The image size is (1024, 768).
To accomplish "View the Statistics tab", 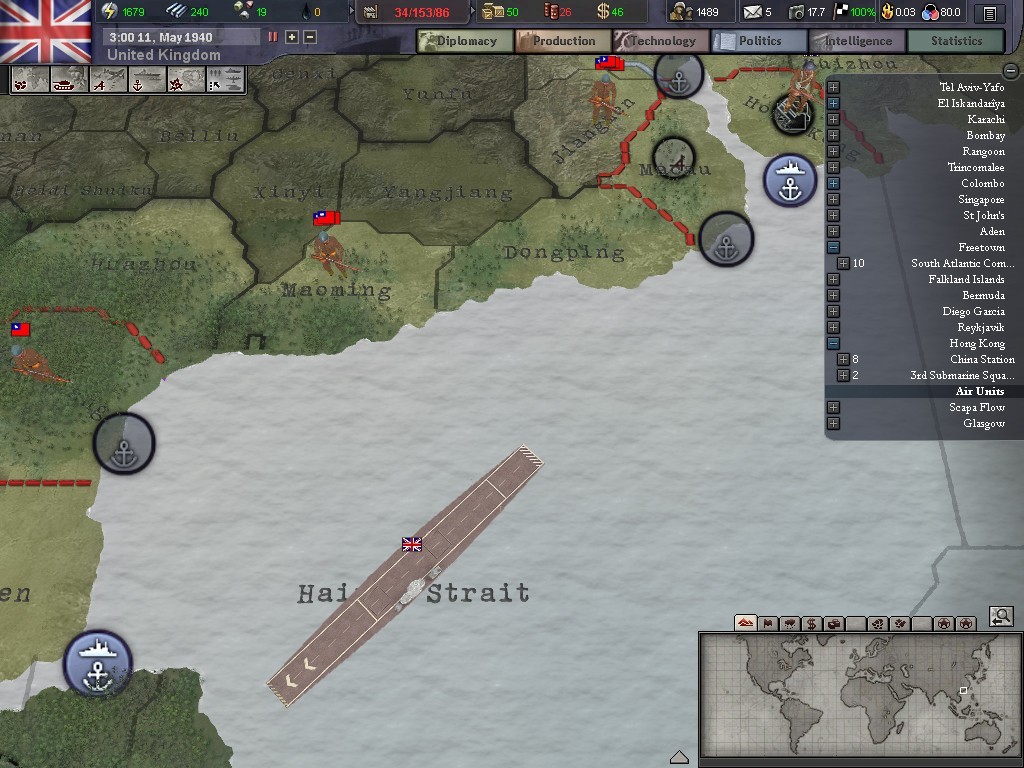I will click(956, 41).
